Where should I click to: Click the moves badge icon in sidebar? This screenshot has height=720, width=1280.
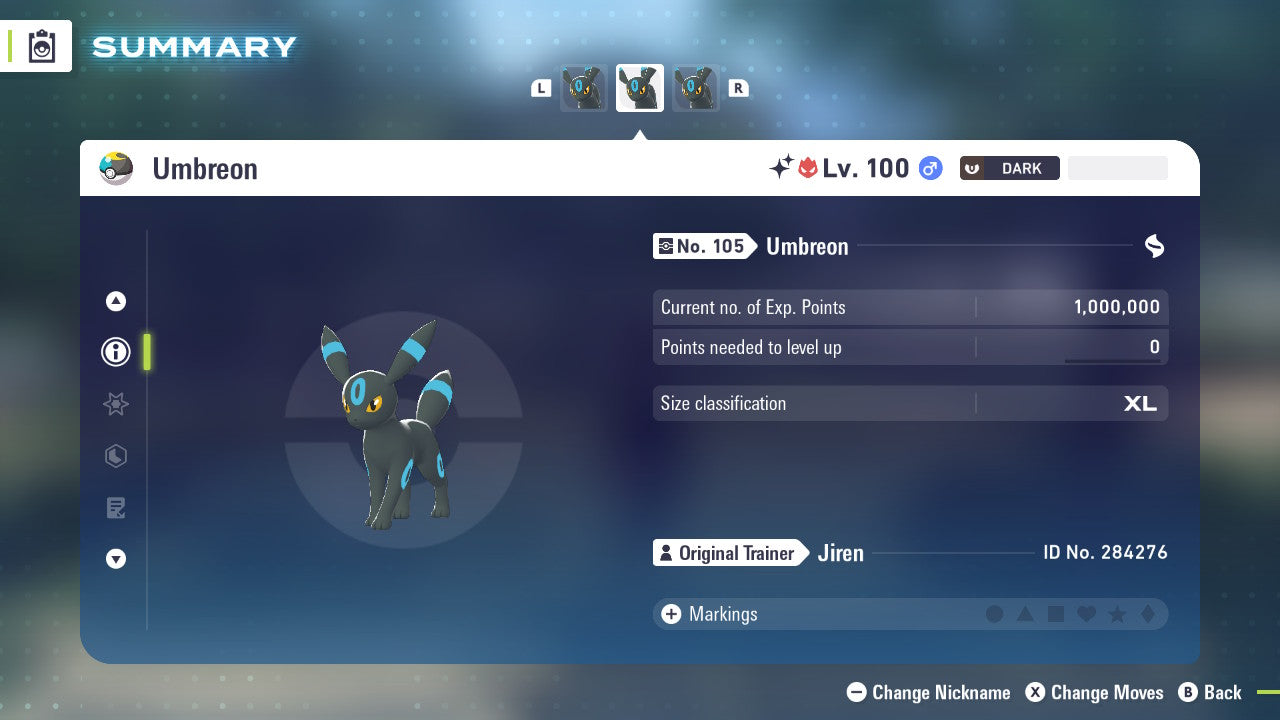(116, 456)
